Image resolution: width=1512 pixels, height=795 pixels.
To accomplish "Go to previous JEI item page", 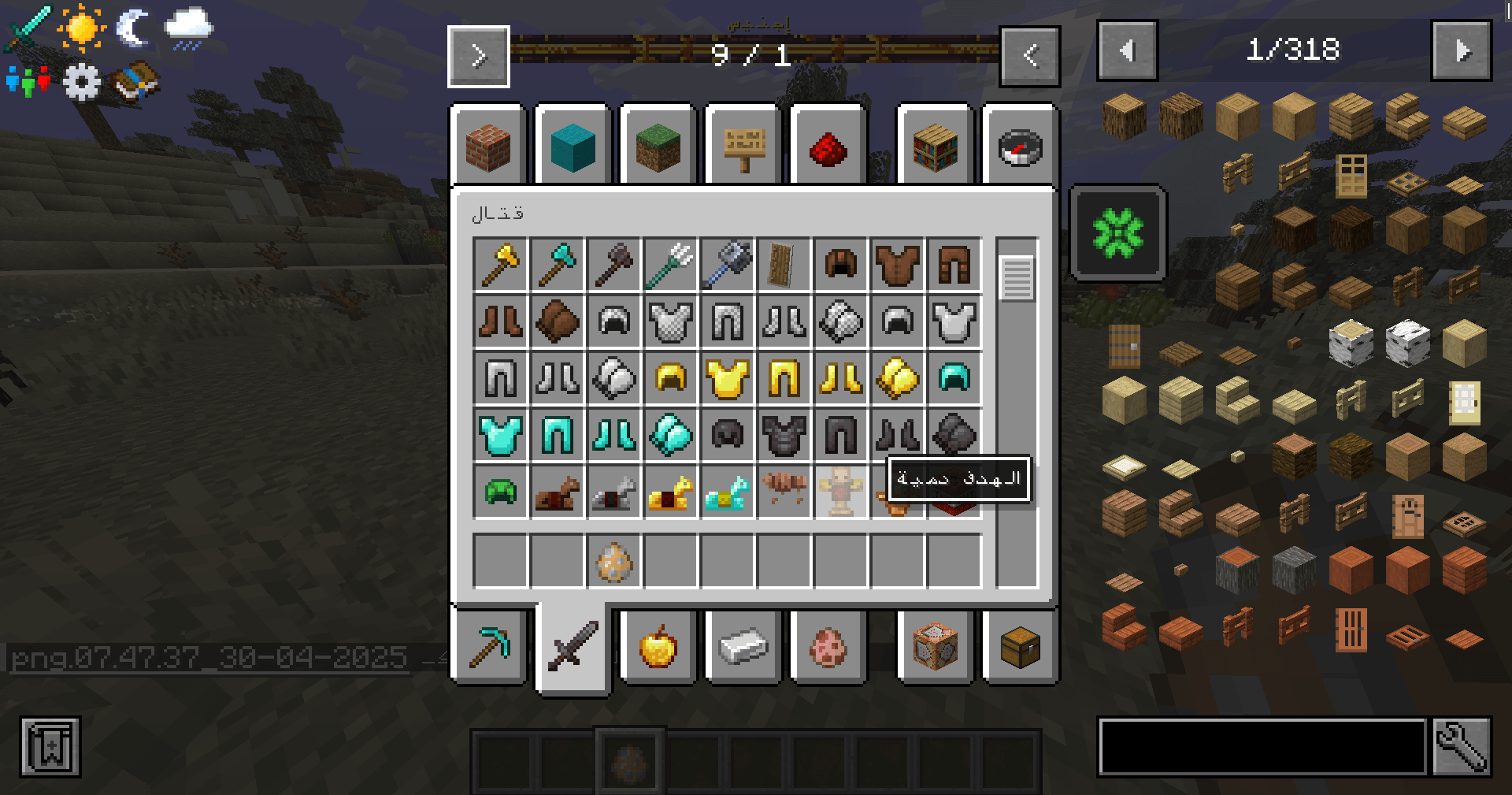I will click(1127, 51).
